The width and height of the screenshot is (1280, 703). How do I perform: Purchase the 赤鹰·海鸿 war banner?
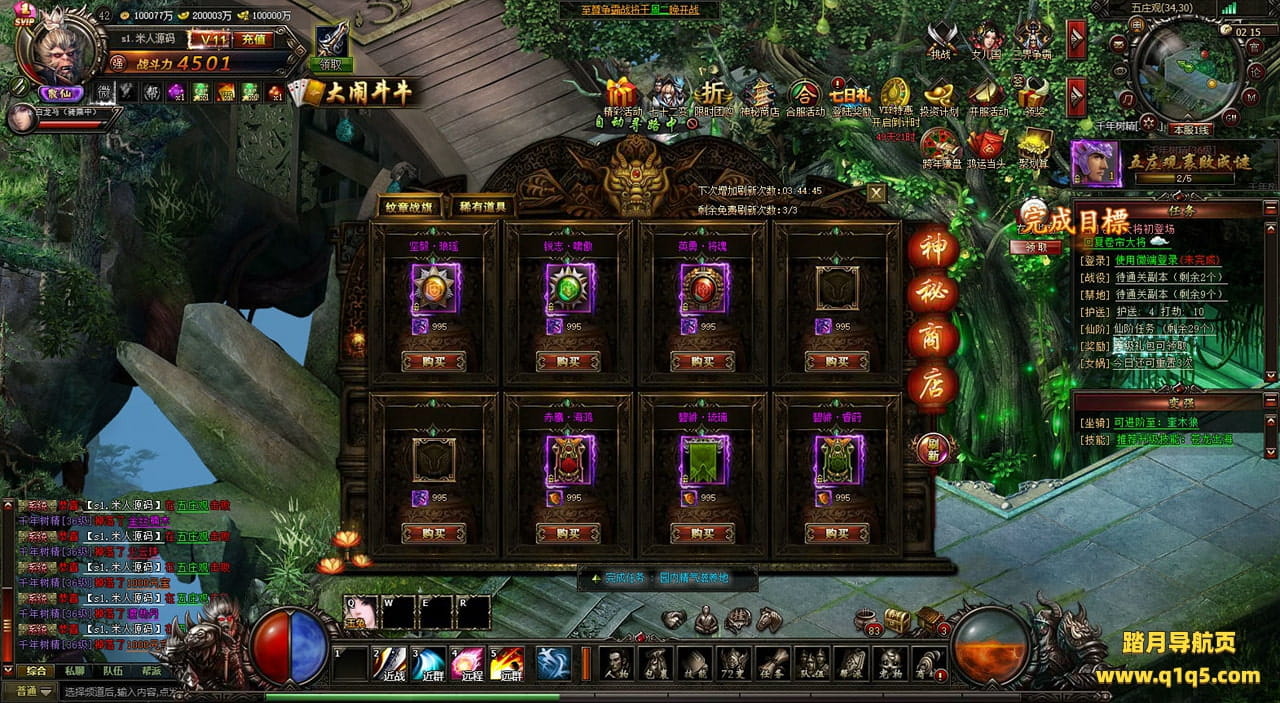(x=568, y=533)
